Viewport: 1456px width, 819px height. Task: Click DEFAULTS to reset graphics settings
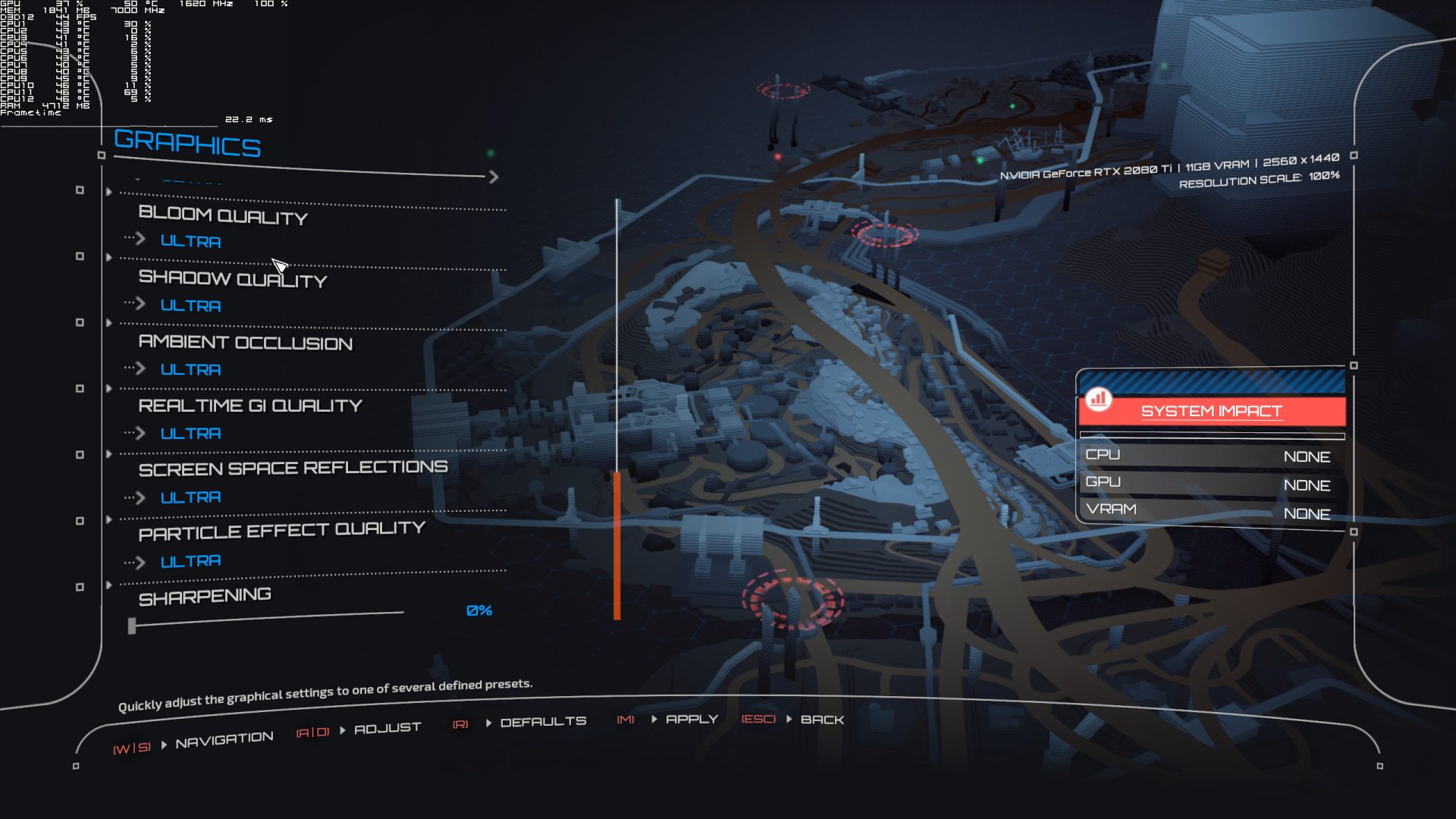click(545, 720)
